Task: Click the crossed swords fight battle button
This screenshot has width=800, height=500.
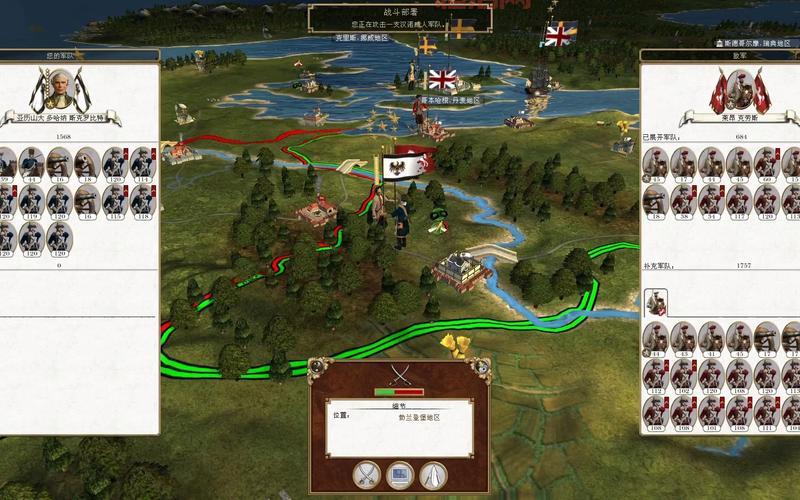Action: click(367, 472)
